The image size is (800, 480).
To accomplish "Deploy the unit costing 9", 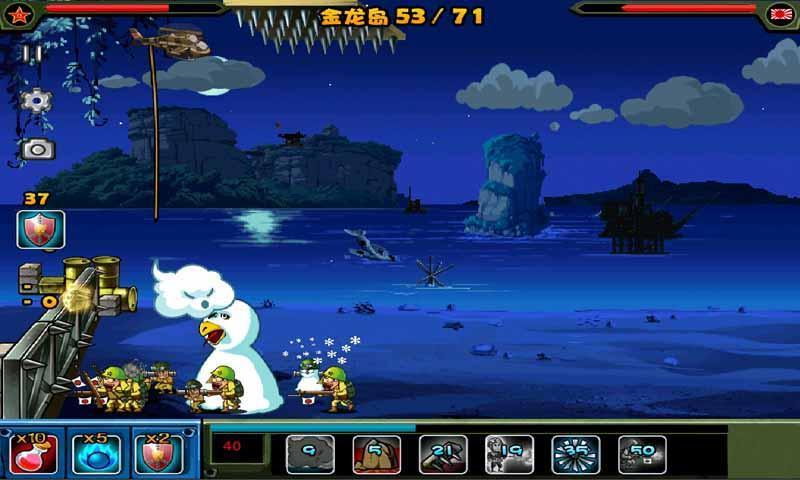I will click(x=310, y=454).
